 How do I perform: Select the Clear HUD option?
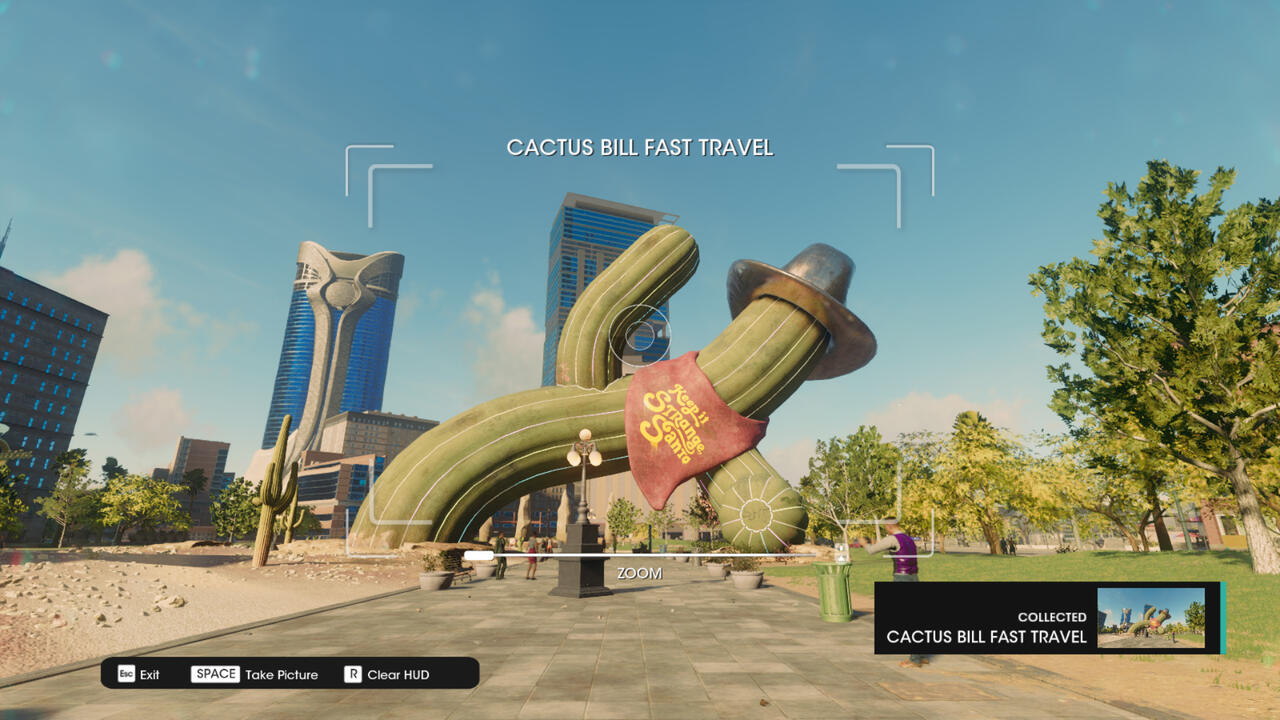[387, 674]
